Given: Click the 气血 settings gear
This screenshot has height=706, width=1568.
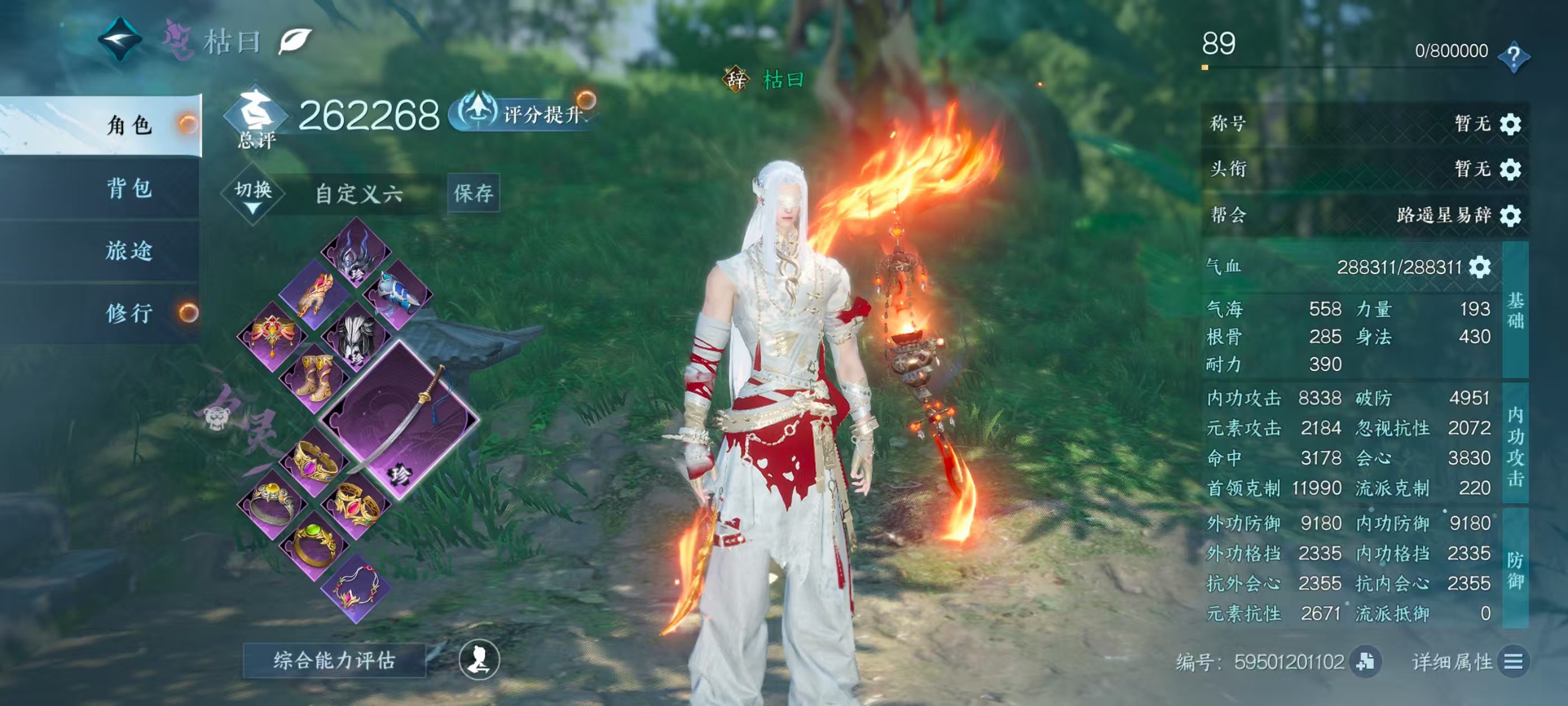Looking at the screenshot, I should click(1480, 267).
